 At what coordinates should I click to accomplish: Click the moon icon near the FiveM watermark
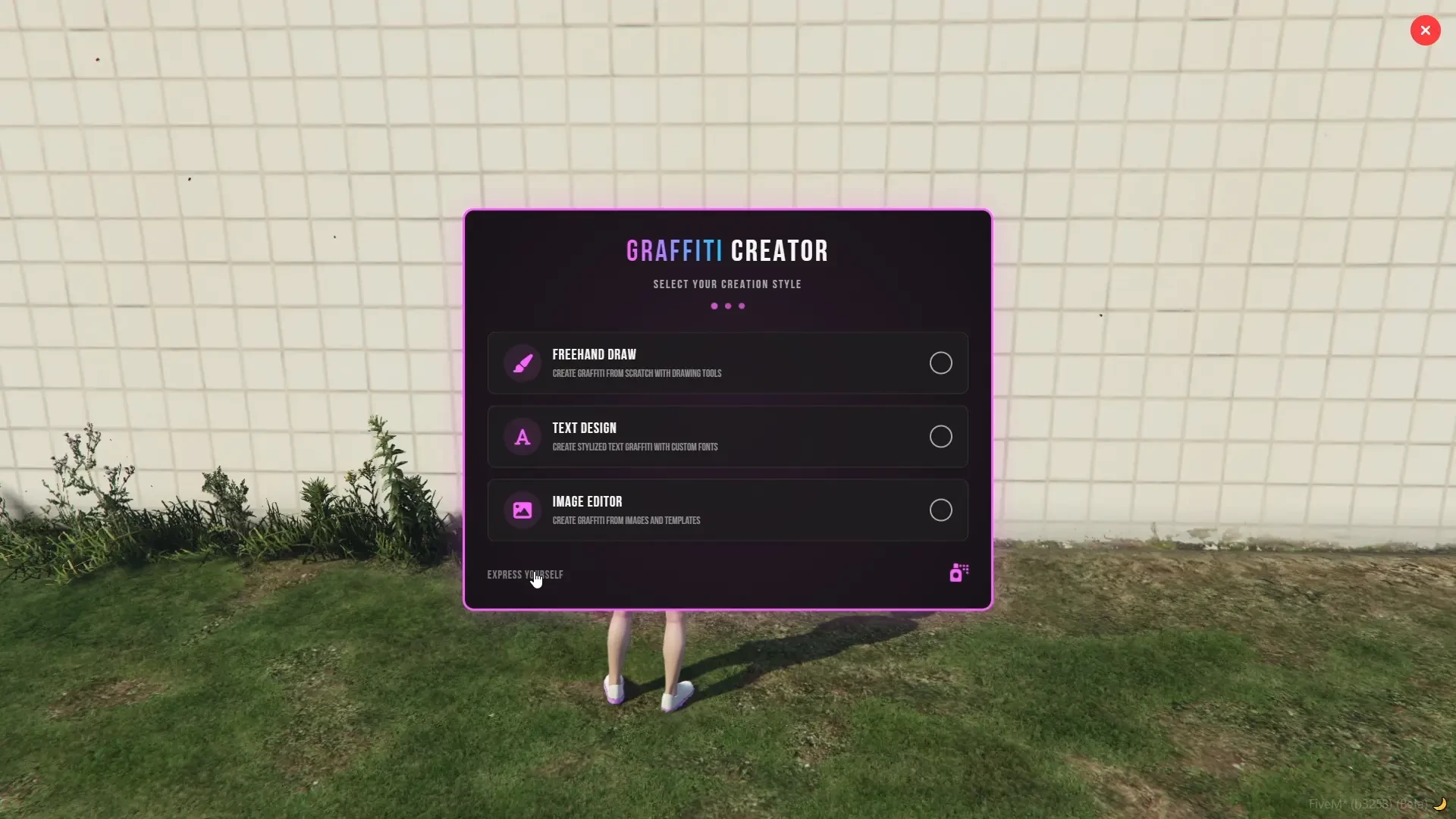tap(1440, 805)
